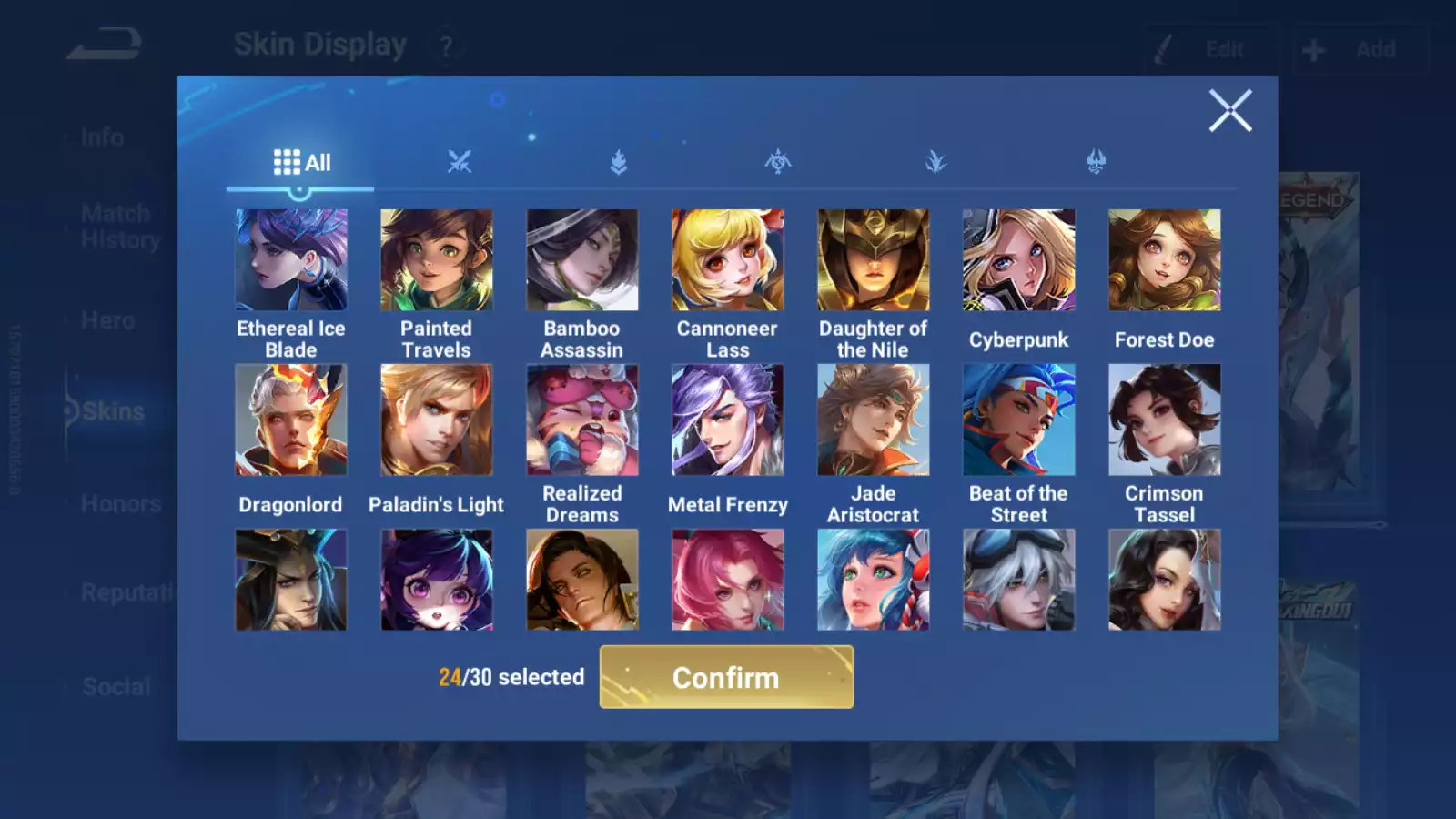Image resolution: width=1456 pixels, height=819 pixels.
Task: Choose the Jade Aristocrat skin
Action: pyautogui.click(x=874, y=420)
